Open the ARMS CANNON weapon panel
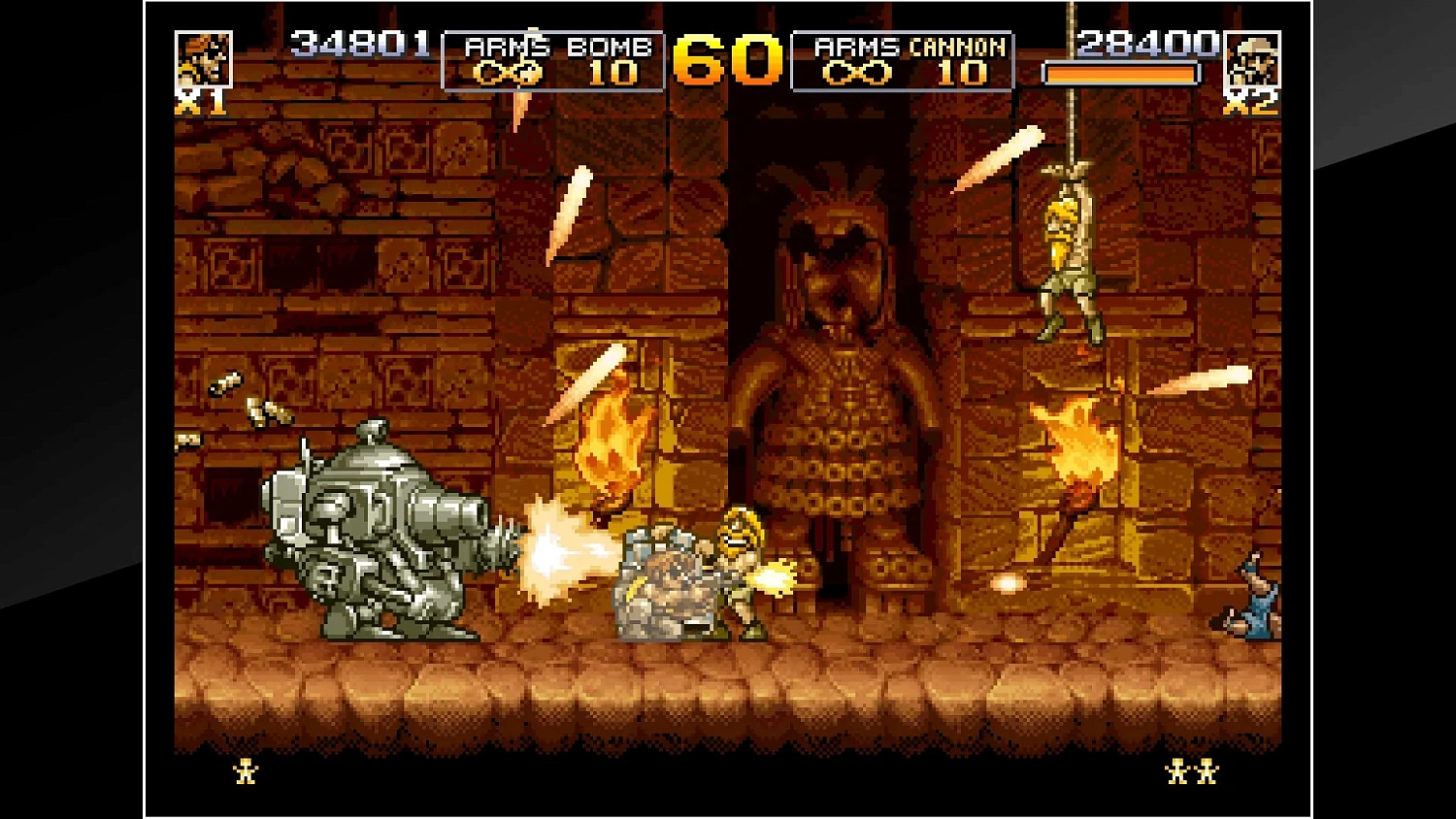This screenshot has width=1456, height=819. (903, 58)
